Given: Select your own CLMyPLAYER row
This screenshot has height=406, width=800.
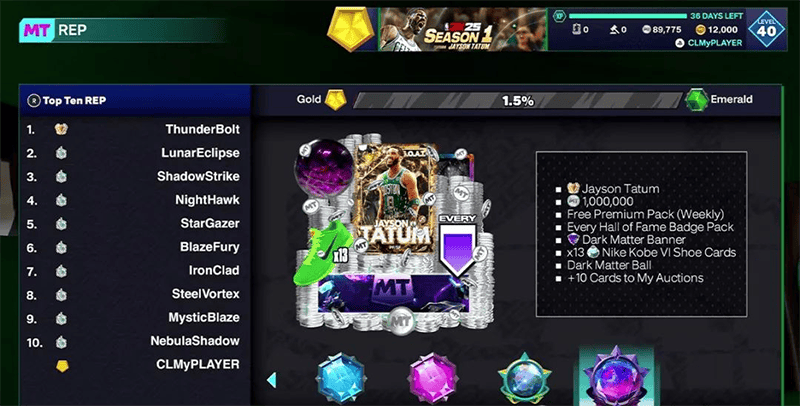Looking at the screenshot, I should pyautogui.click(x=135, y=365).
